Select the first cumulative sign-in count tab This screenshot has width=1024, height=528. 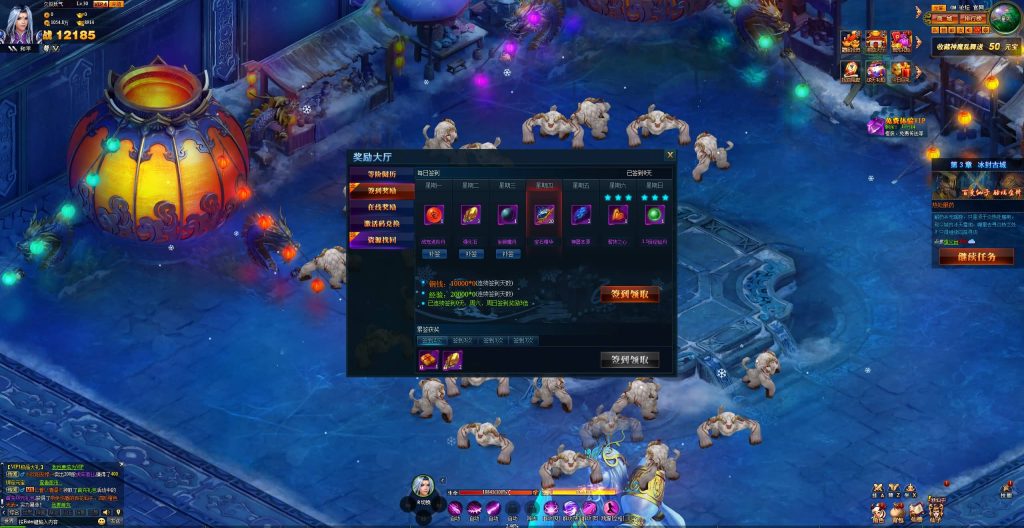(431, 341)
